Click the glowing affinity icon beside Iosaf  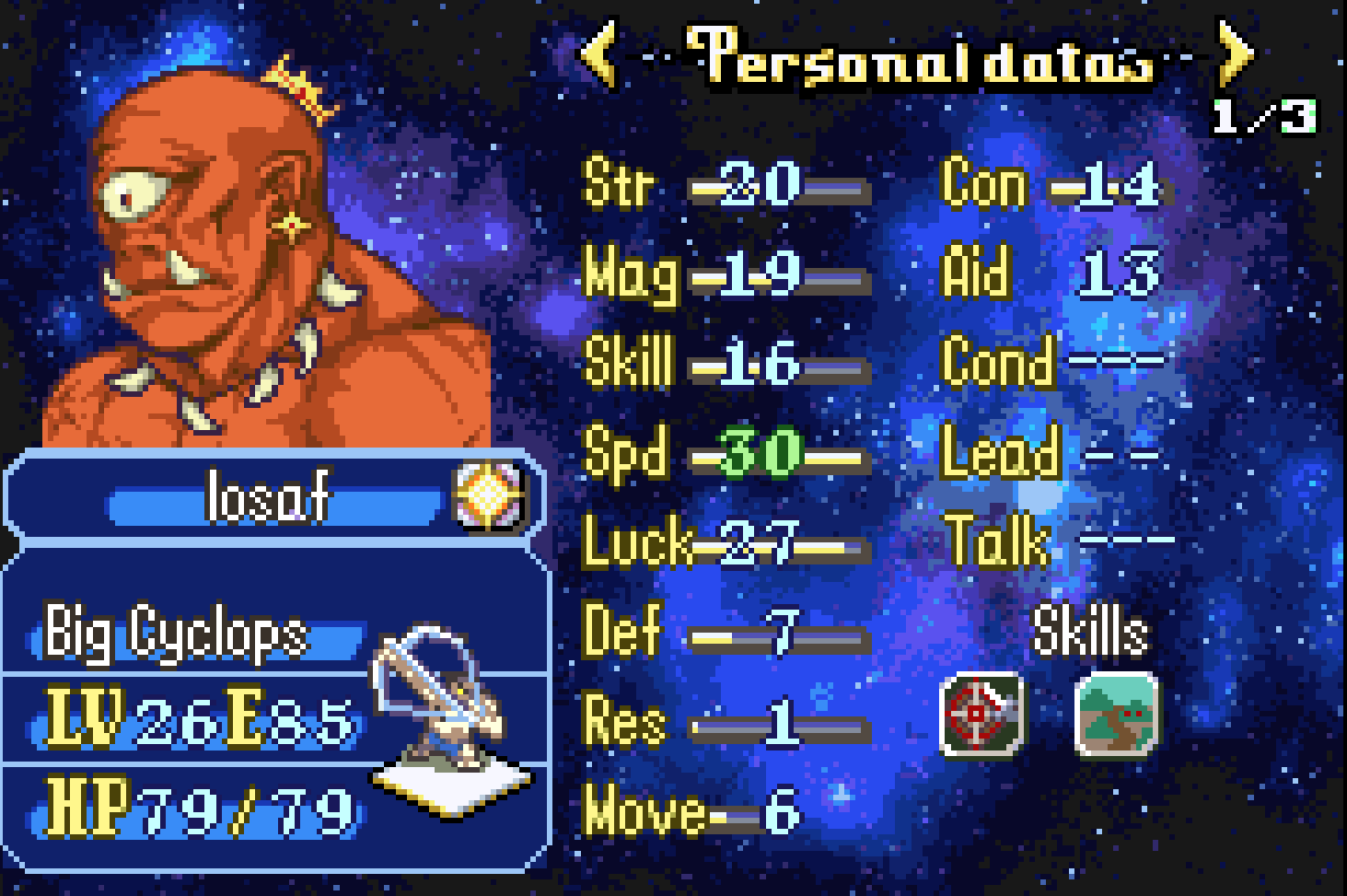tap(489, 497)
